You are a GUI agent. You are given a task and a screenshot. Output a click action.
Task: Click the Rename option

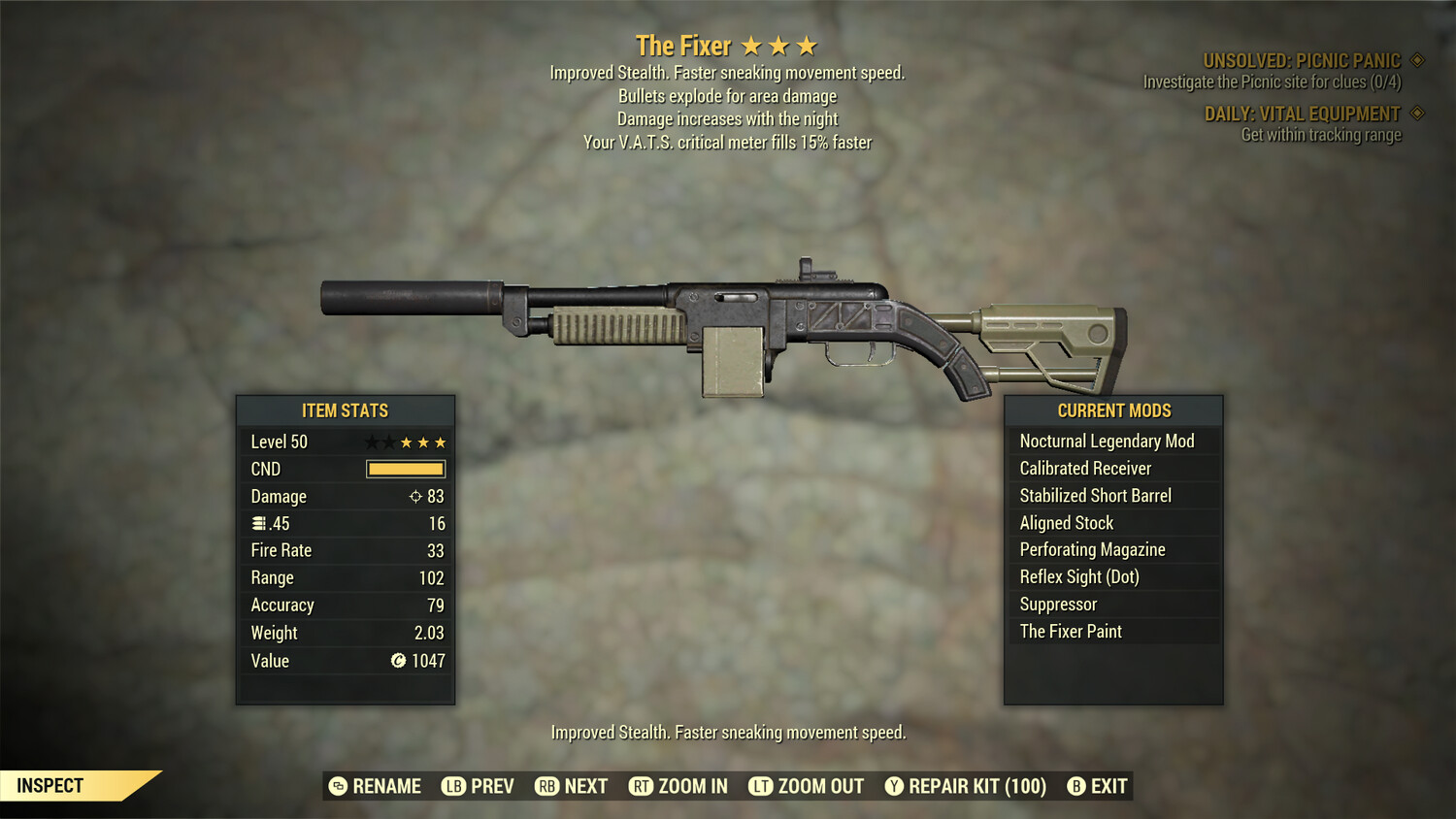(x=378, y=786)
